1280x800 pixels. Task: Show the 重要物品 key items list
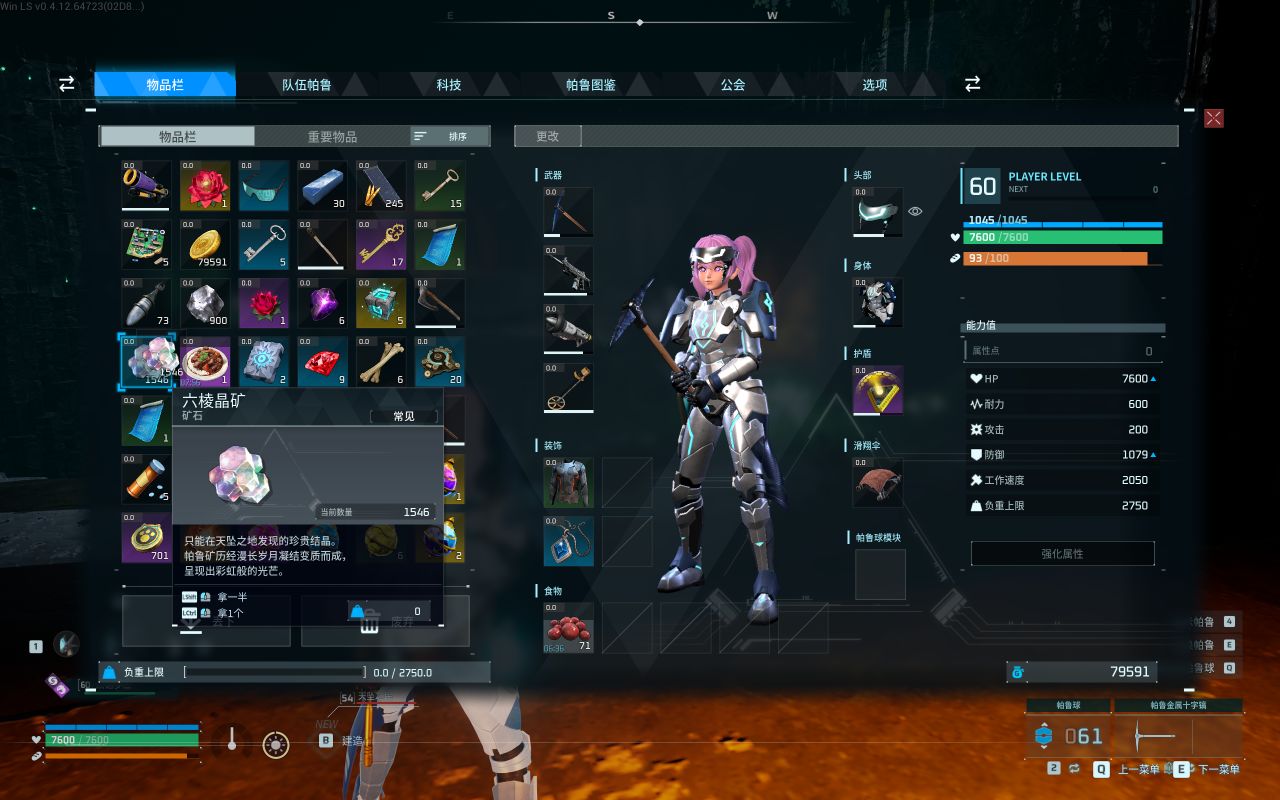point(332,136)
